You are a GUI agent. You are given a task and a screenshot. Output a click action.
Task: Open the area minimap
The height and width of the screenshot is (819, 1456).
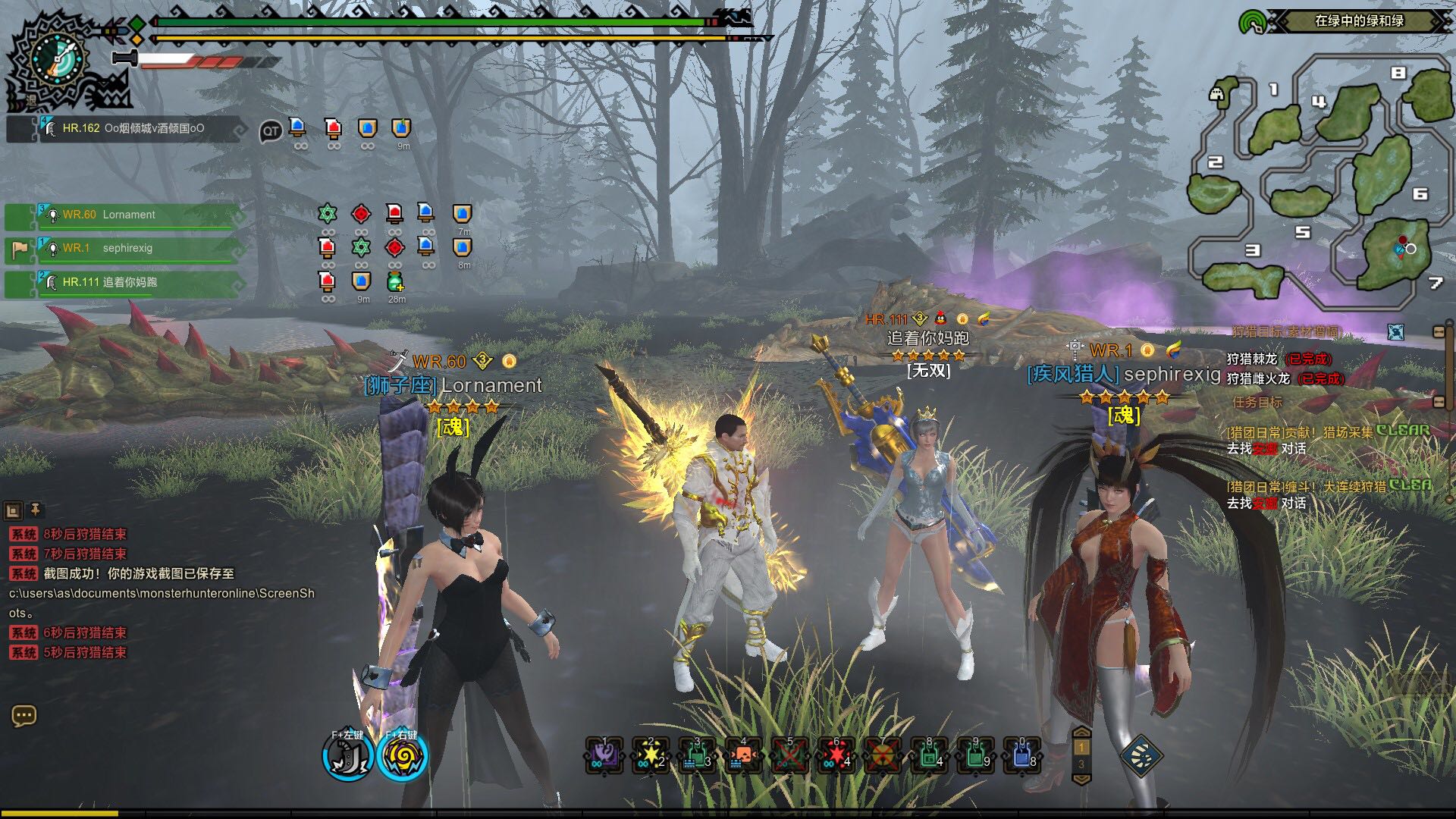coord(1319,182)
